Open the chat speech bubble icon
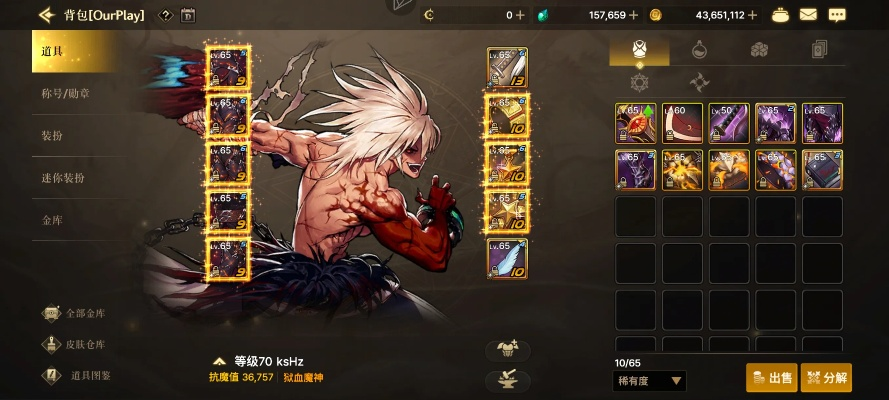This screenshot has height=400, width=889. 837,15
